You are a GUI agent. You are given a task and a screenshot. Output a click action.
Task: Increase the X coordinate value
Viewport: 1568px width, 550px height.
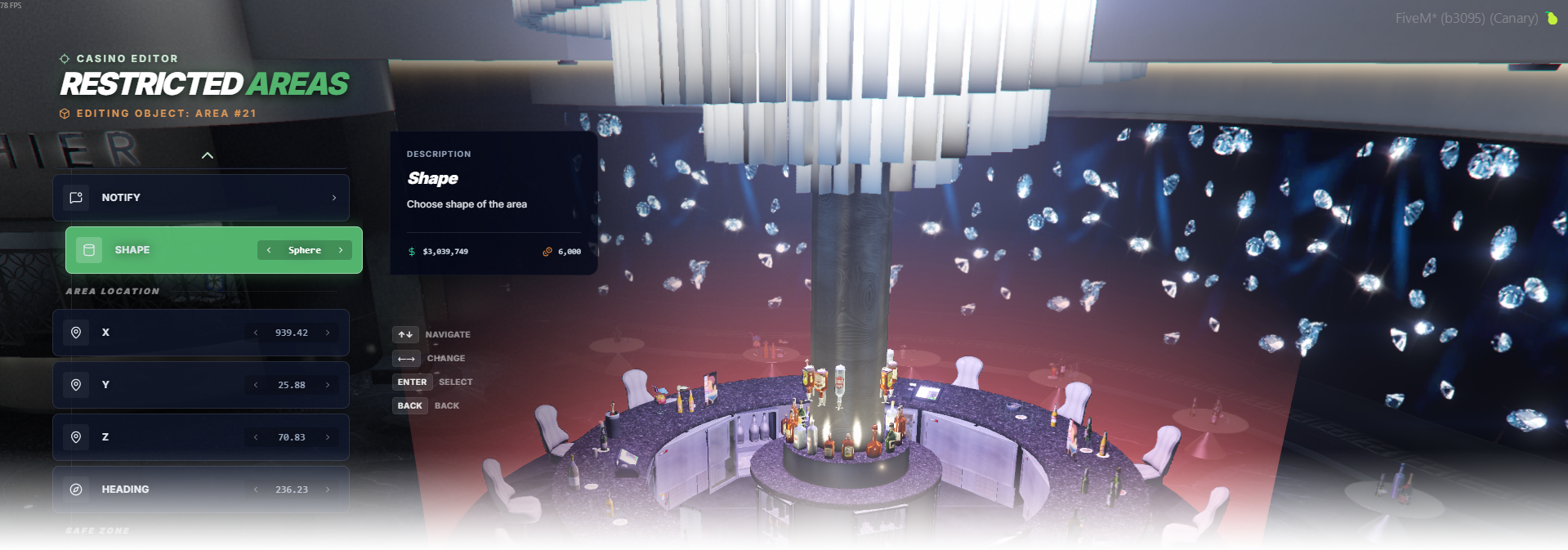pos(328,333)
